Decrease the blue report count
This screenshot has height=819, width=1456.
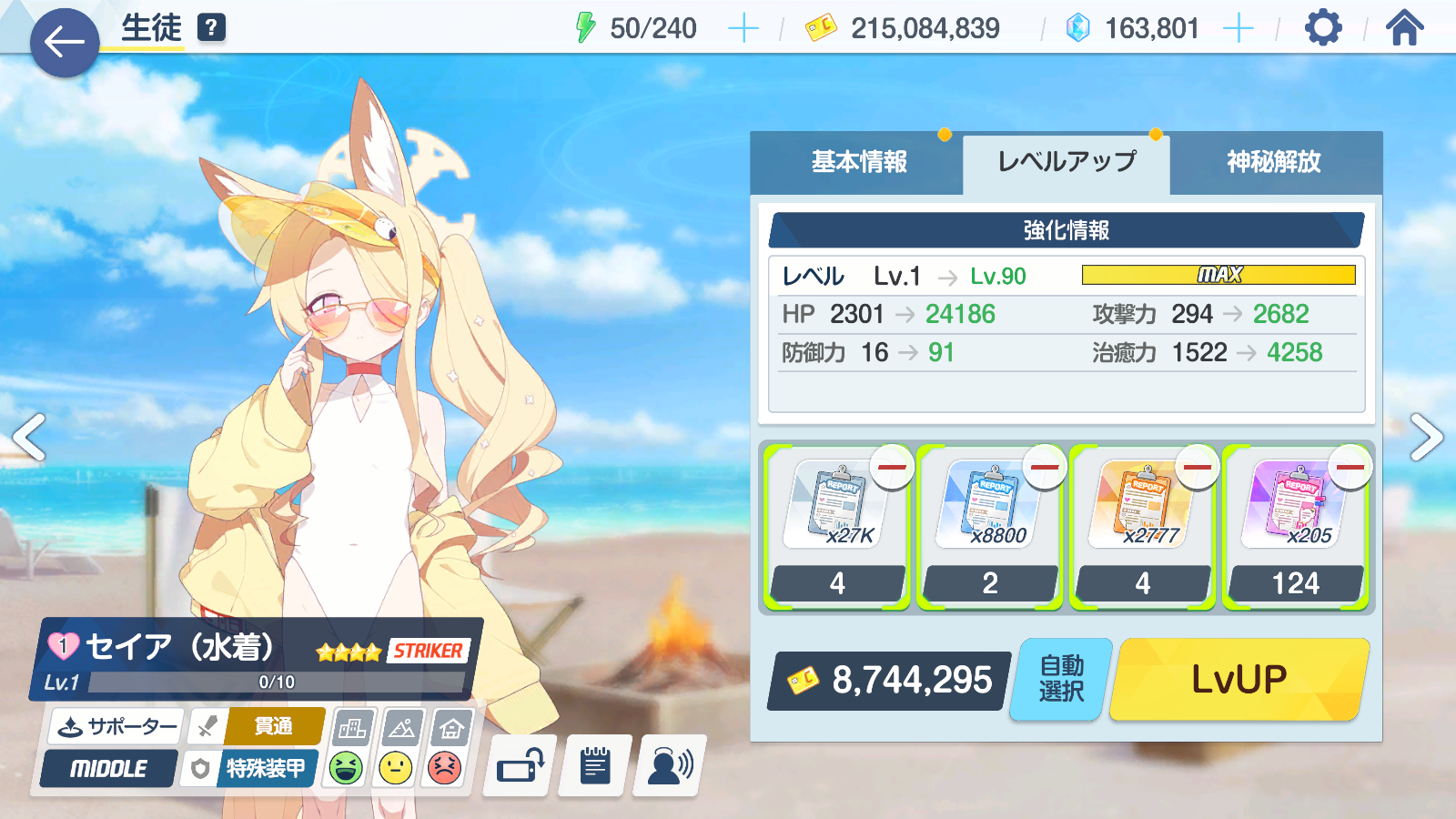tap(1045, 468)
